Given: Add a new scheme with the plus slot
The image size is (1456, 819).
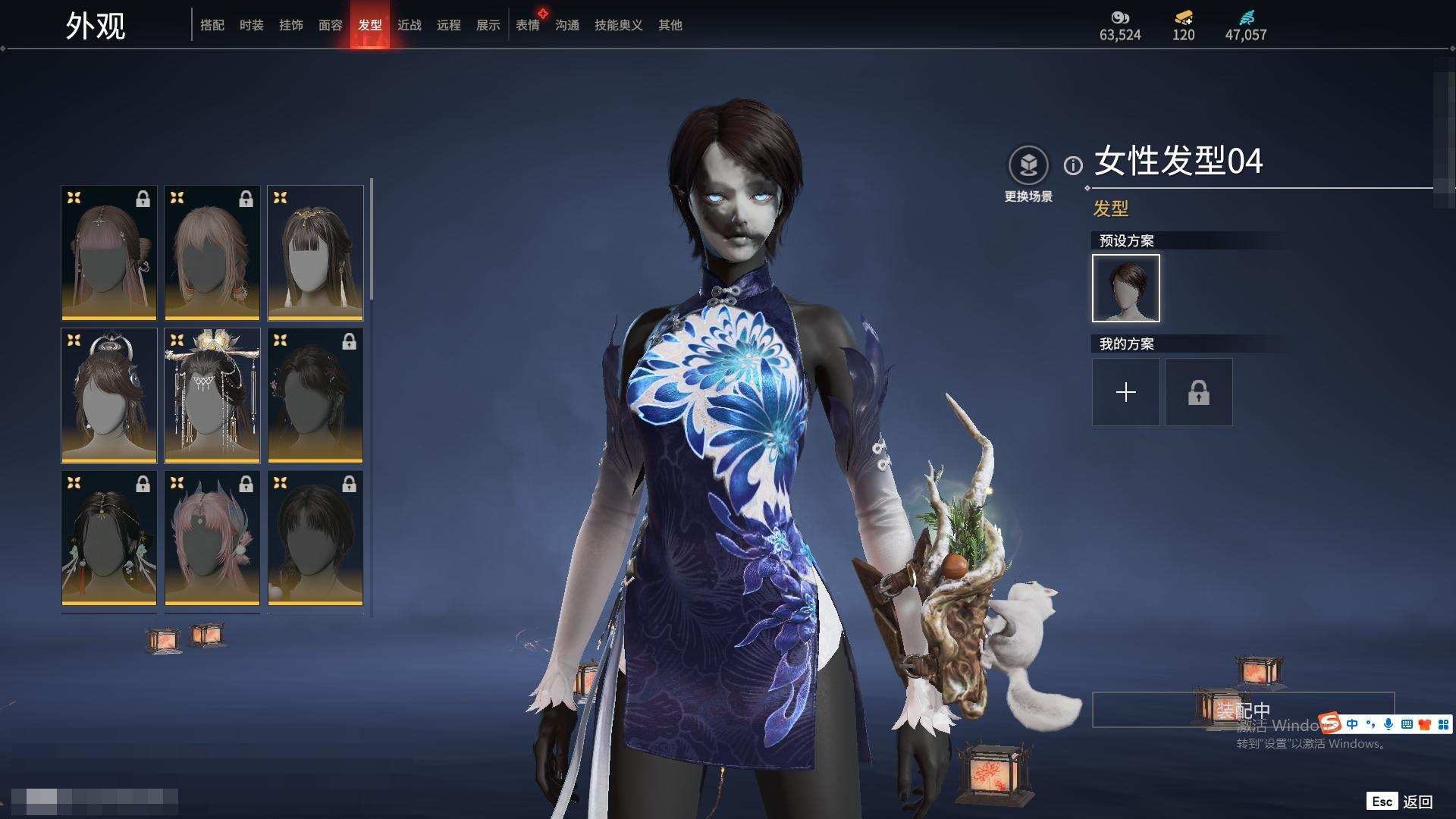Looking at the screenshot, I should [x=1126, y=392].
